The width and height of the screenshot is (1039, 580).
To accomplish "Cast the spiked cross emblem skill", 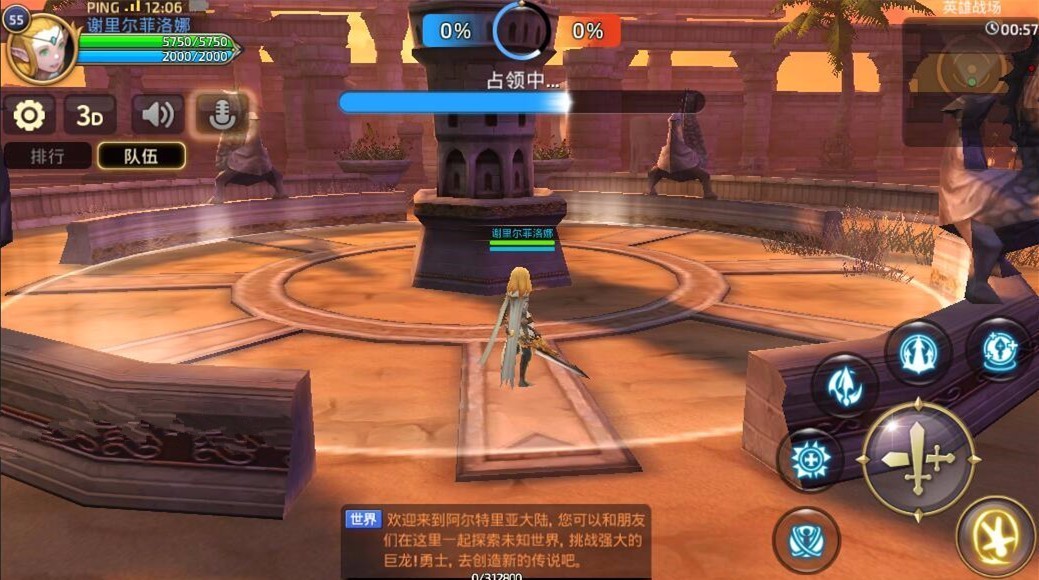I will point(809,460).
